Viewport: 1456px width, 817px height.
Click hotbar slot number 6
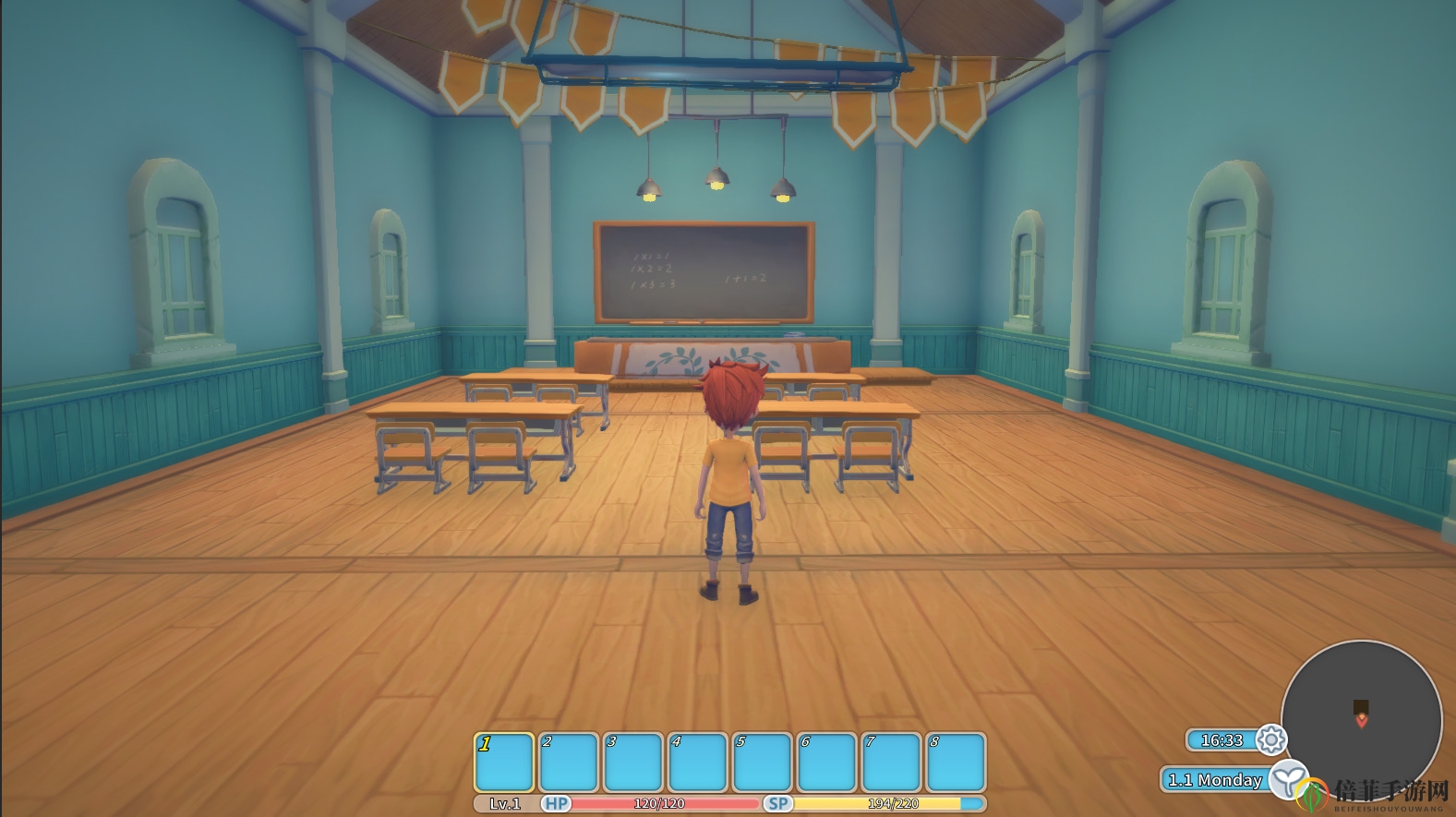(x=827, y=763)
